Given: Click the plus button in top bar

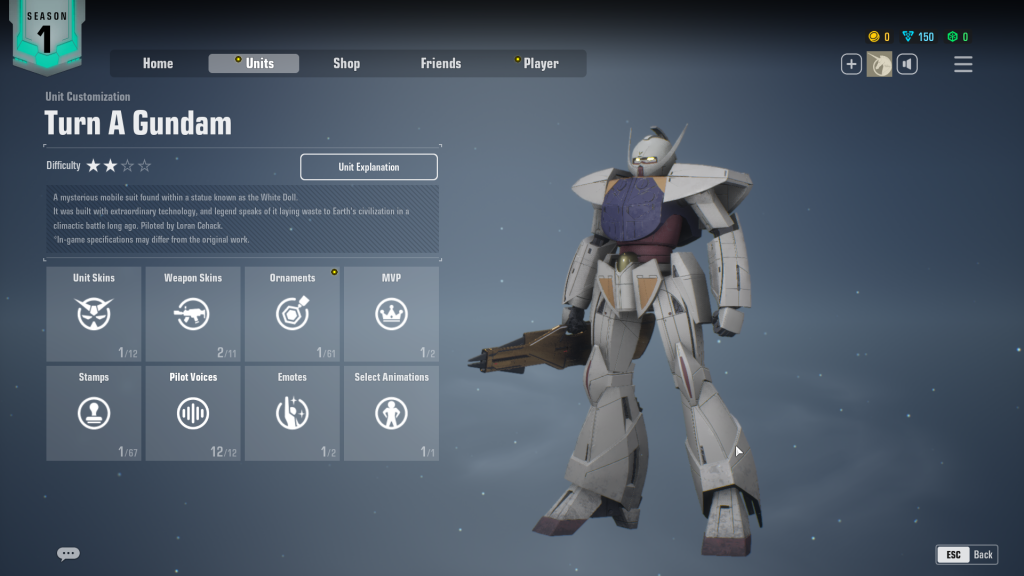Looking at the screenshot, I should click(851, 65).
